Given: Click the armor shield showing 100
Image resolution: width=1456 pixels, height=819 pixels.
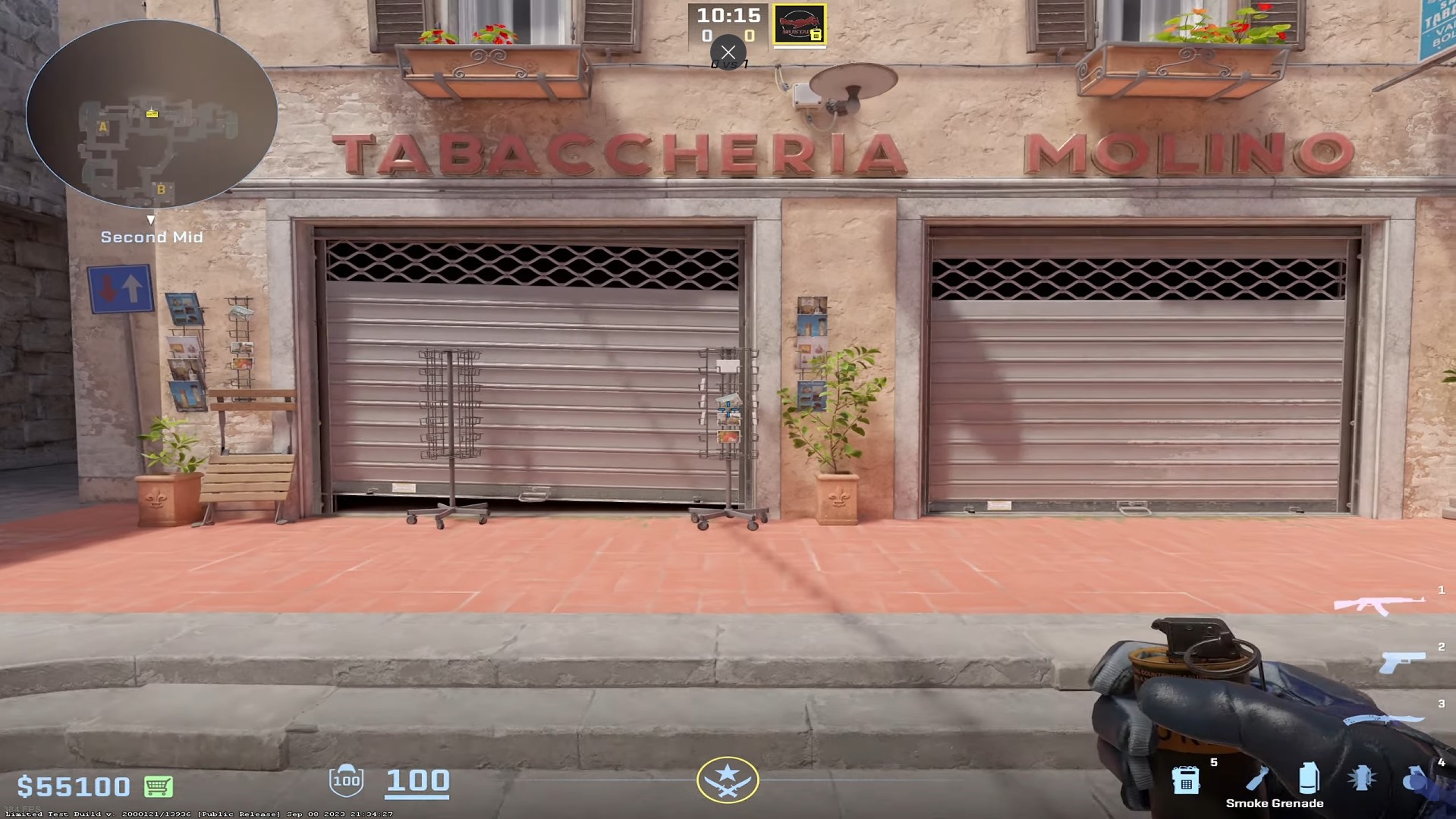Looking at the screenshot, I should [347, 783].
